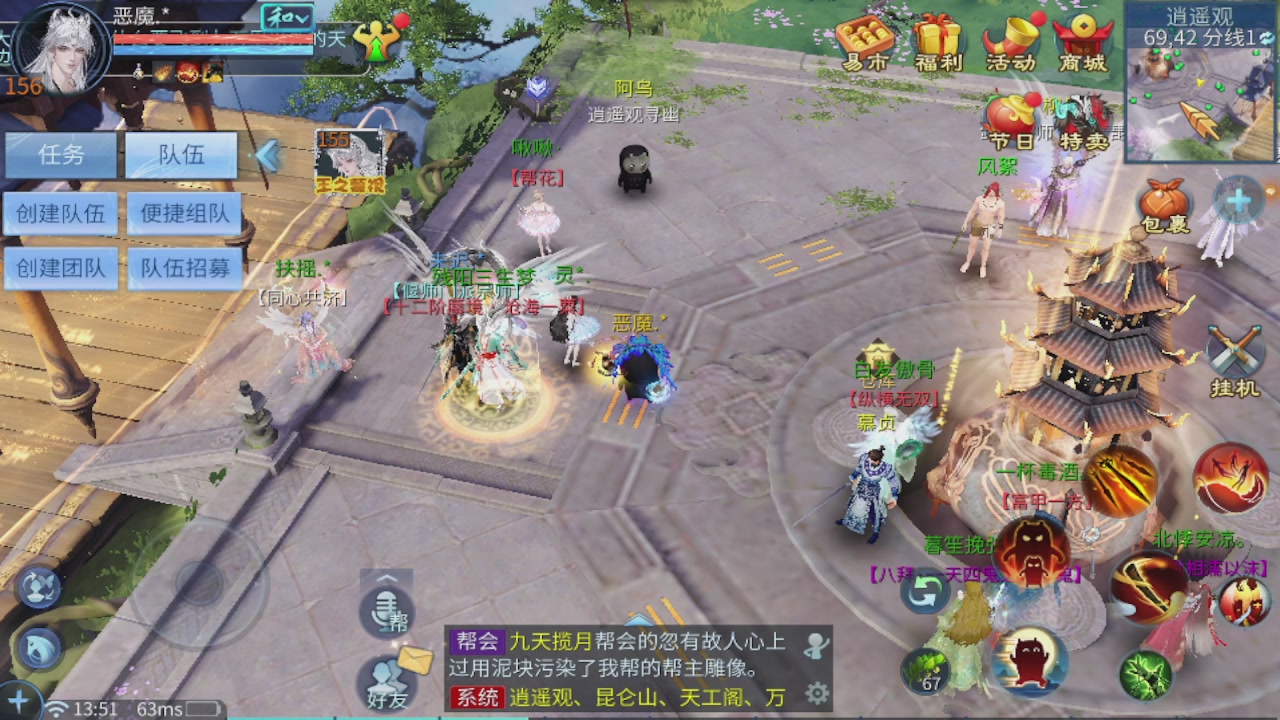Expand the chat channel list chevron
1280x720 pixels.
tap(385, 578)
